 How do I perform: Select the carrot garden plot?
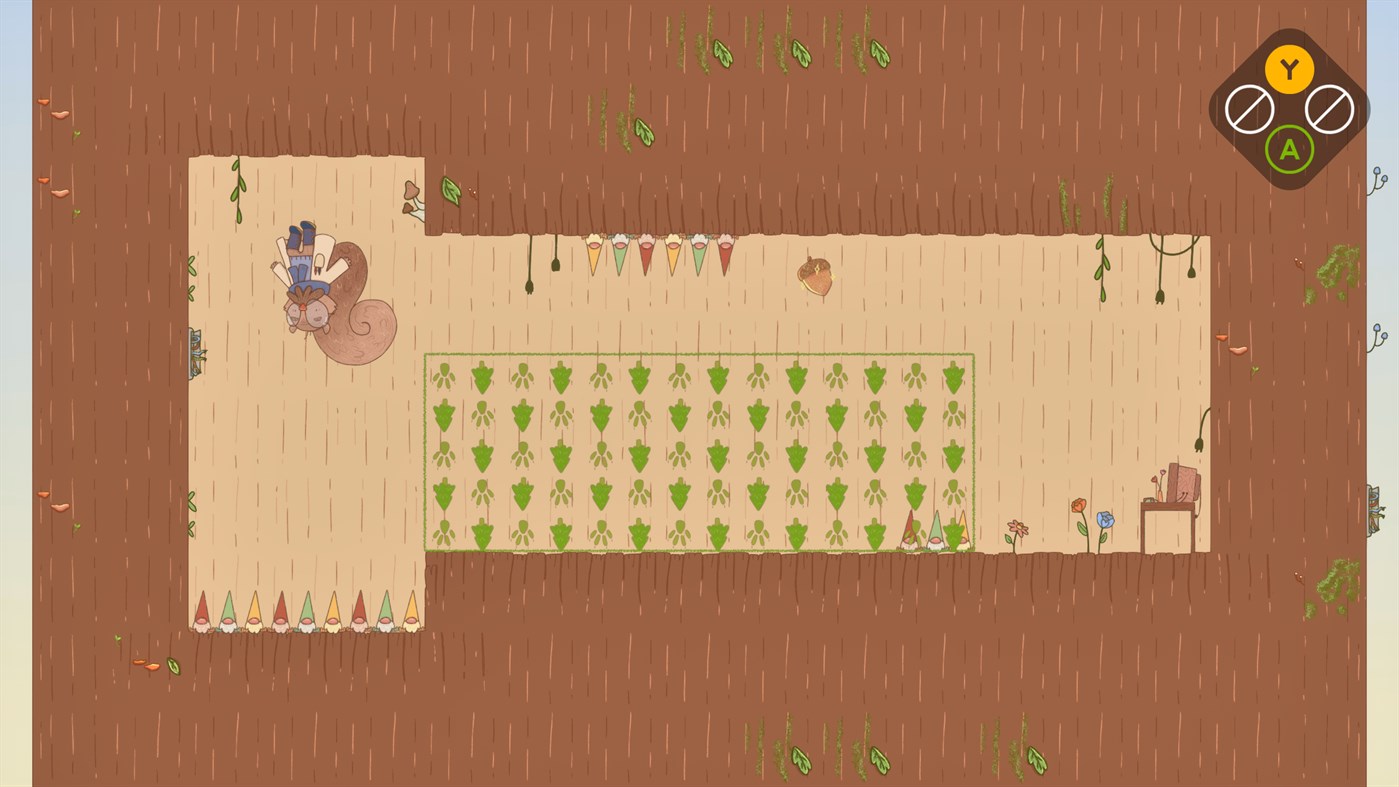tap(700, 450)
